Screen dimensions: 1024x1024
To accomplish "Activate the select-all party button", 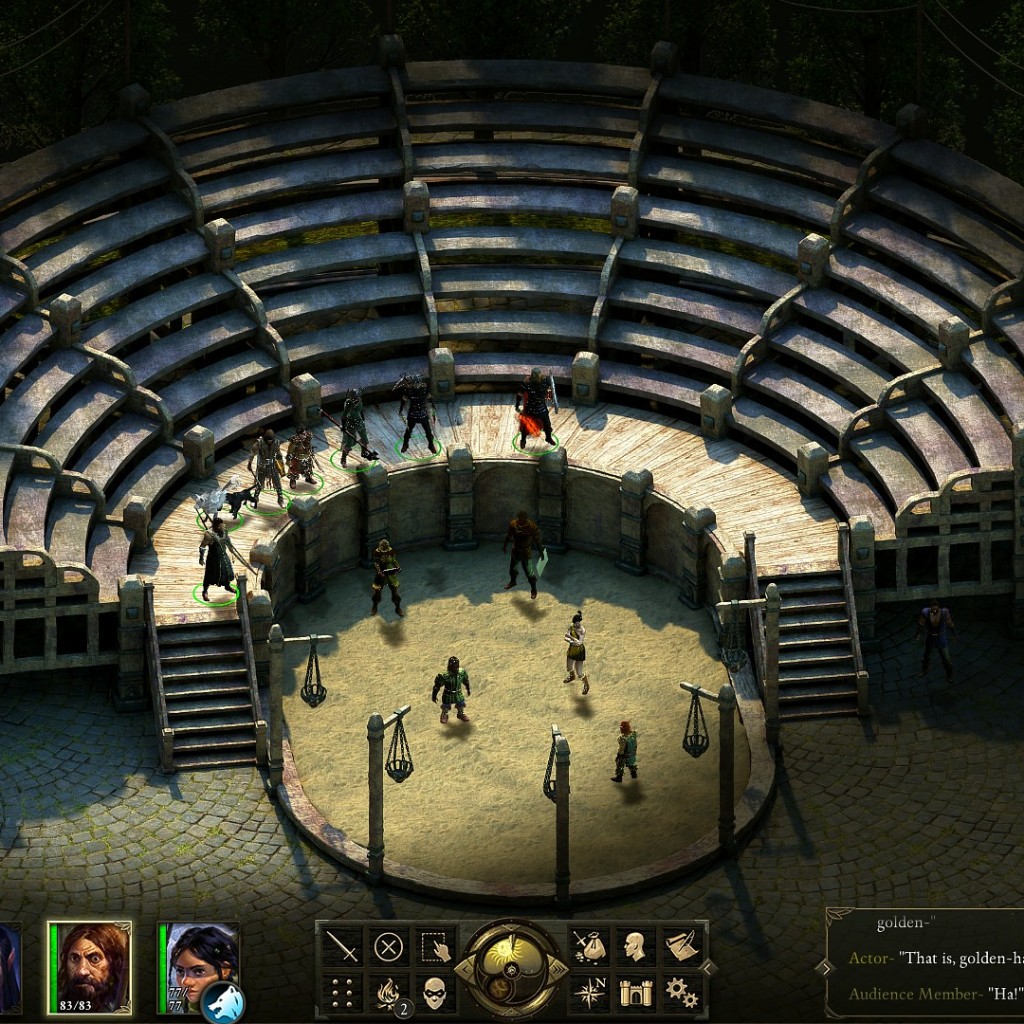I will tap(435, 946).
